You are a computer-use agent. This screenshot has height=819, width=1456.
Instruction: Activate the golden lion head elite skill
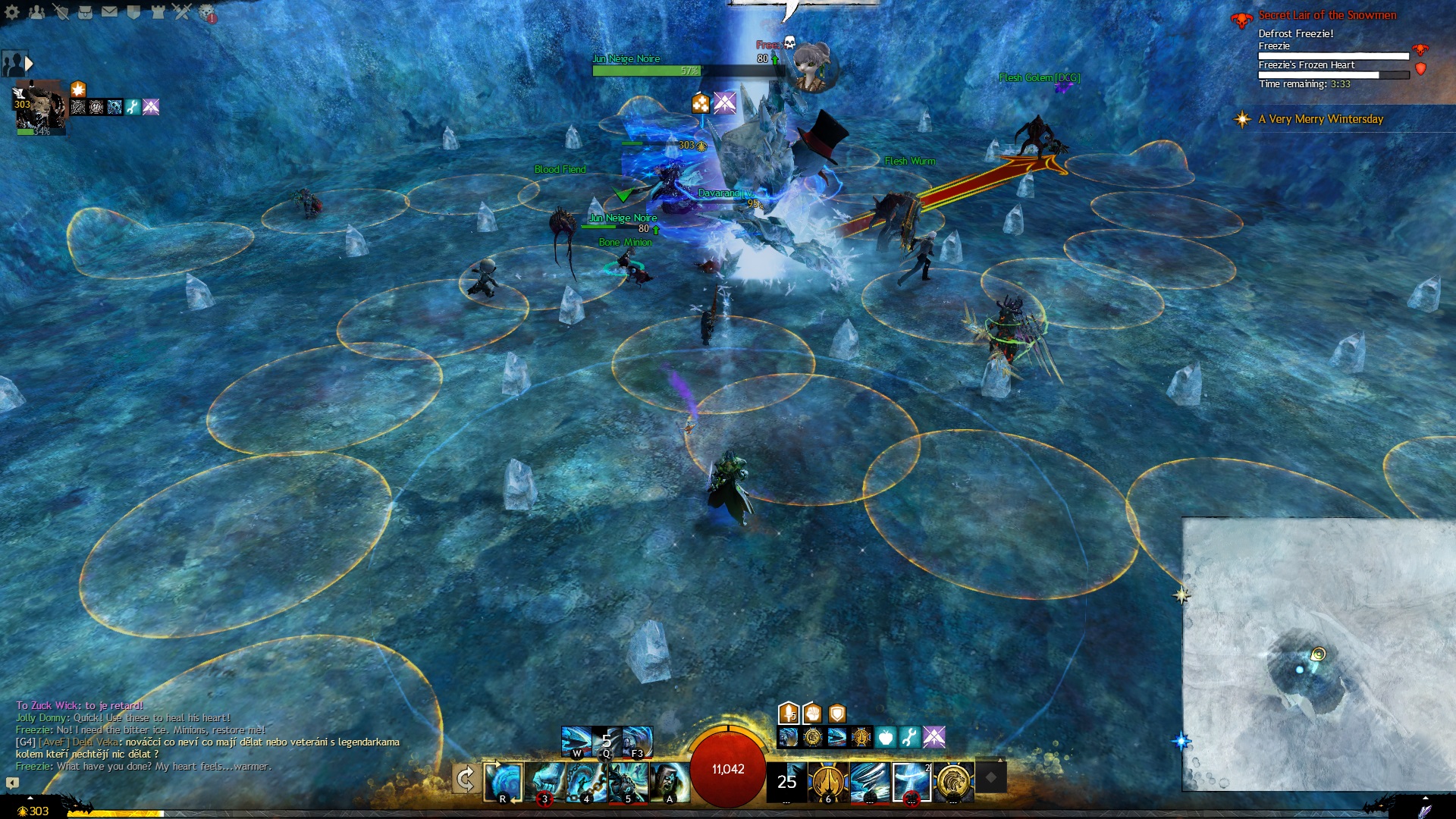coord(953,782)
